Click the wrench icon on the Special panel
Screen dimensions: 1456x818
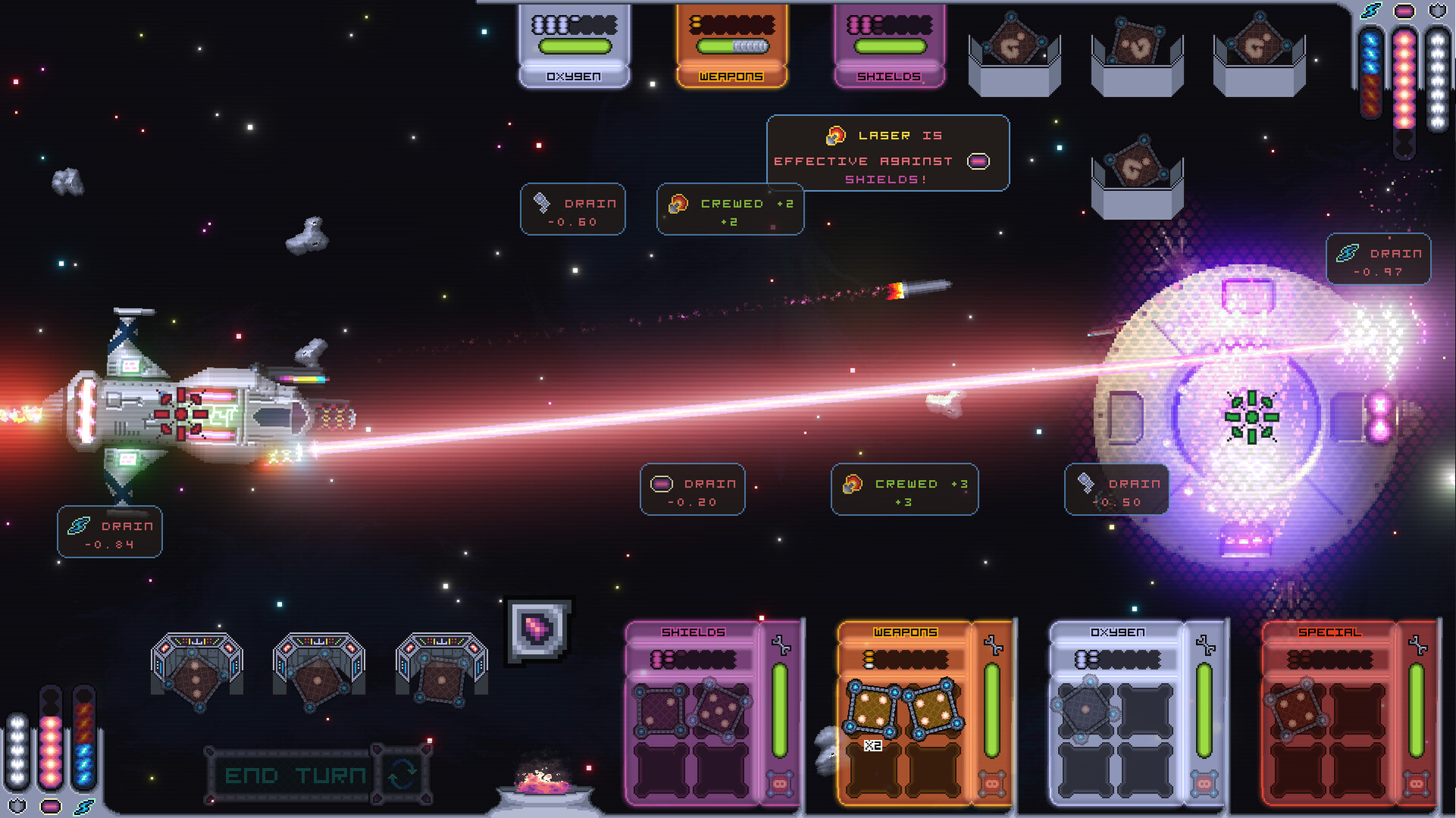tap(1417, 646)
